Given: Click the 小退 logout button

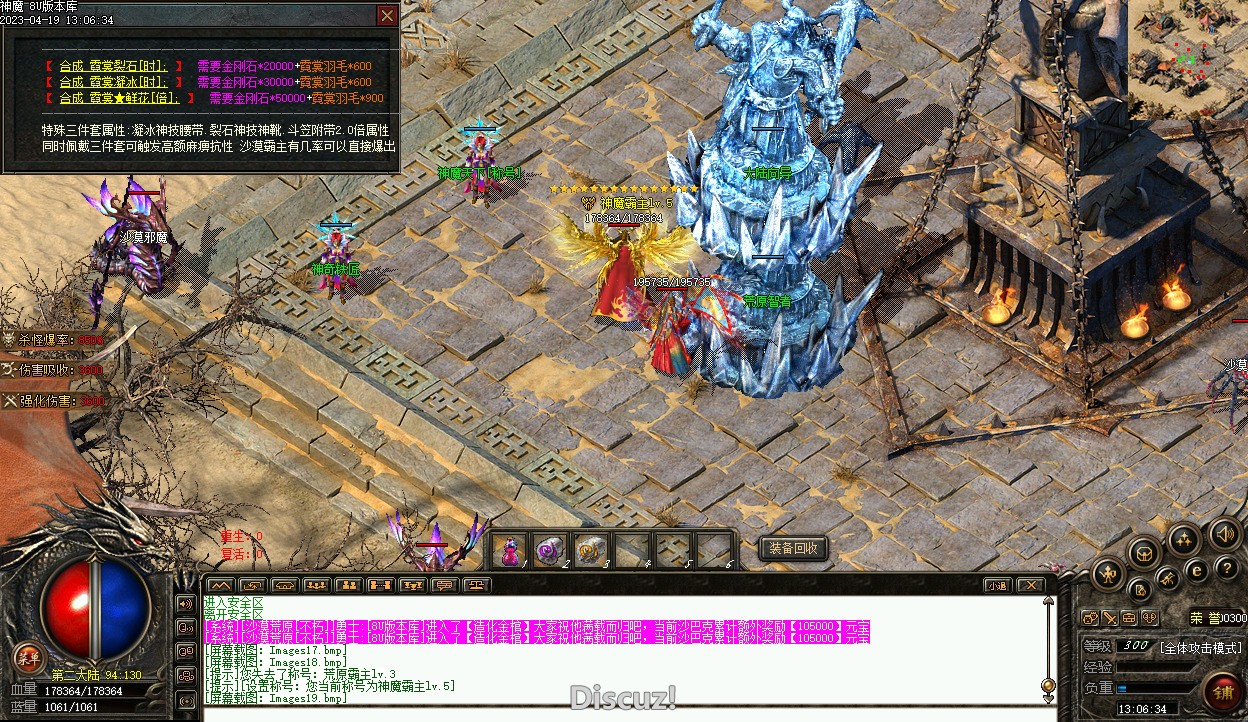Looking at the screenshot, I should [996, 585].
